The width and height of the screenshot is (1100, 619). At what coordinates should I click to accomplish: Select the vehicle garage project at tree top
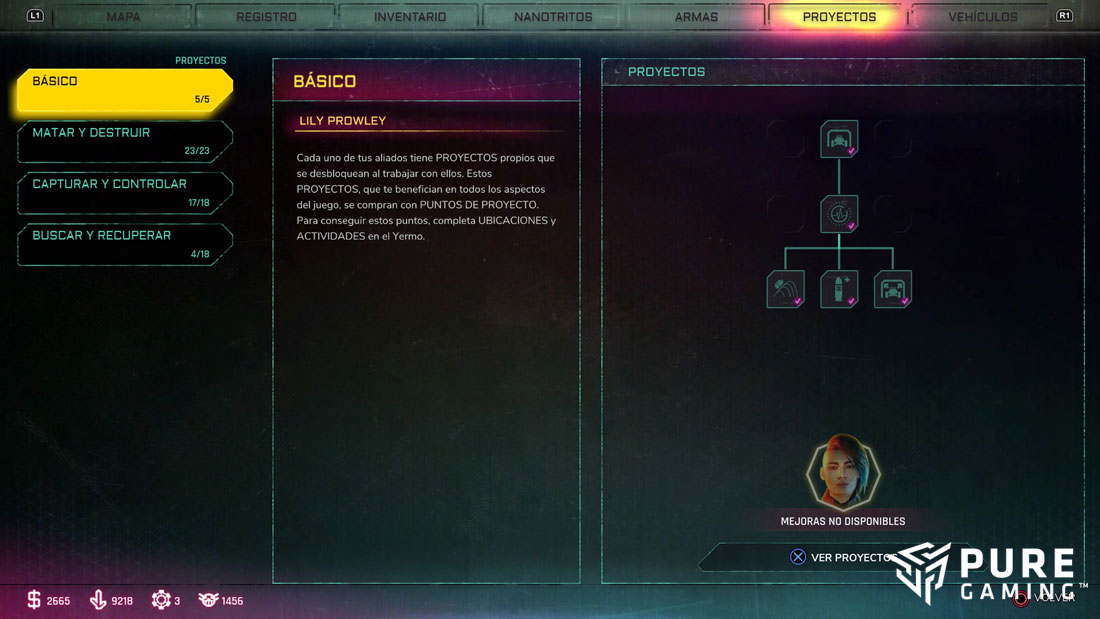point(839,139)
